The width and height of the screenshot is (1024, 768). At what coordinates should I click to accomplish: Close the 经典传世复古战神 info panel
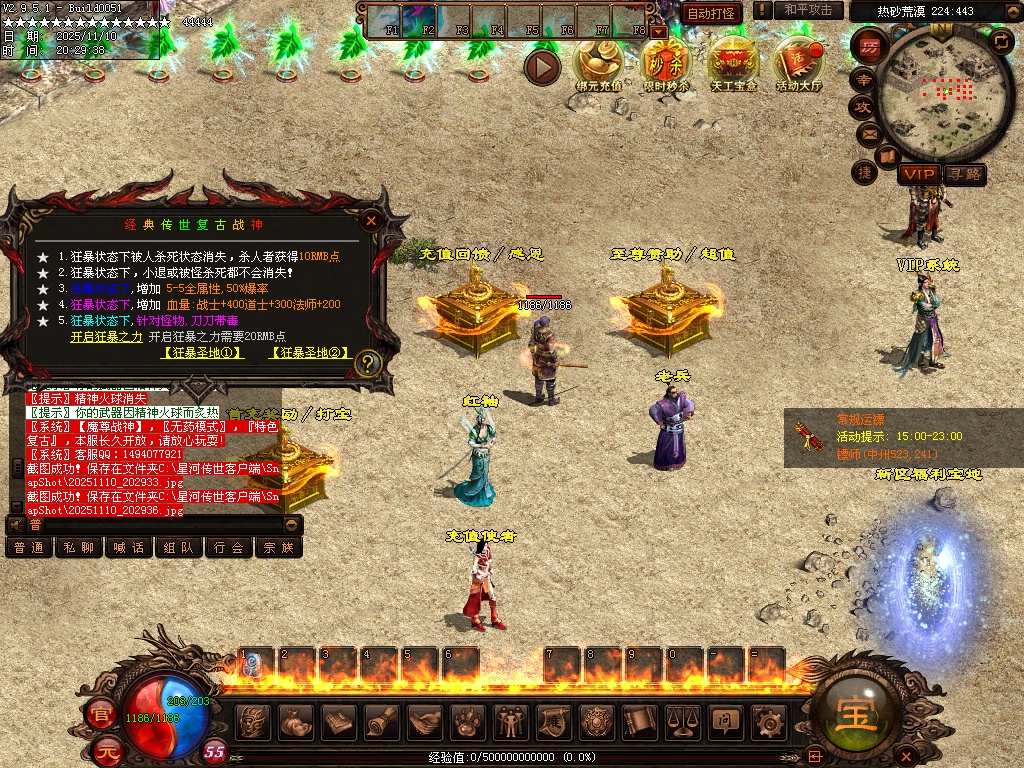[x=372, y=220]
